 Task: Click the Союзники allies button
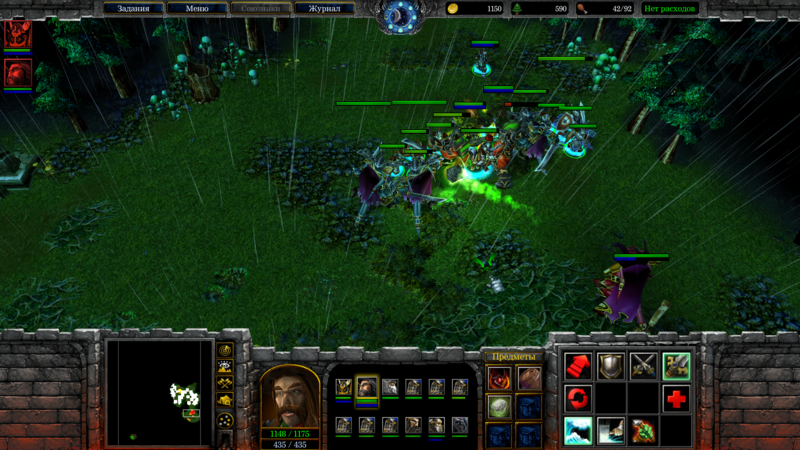tap(260, 9)
